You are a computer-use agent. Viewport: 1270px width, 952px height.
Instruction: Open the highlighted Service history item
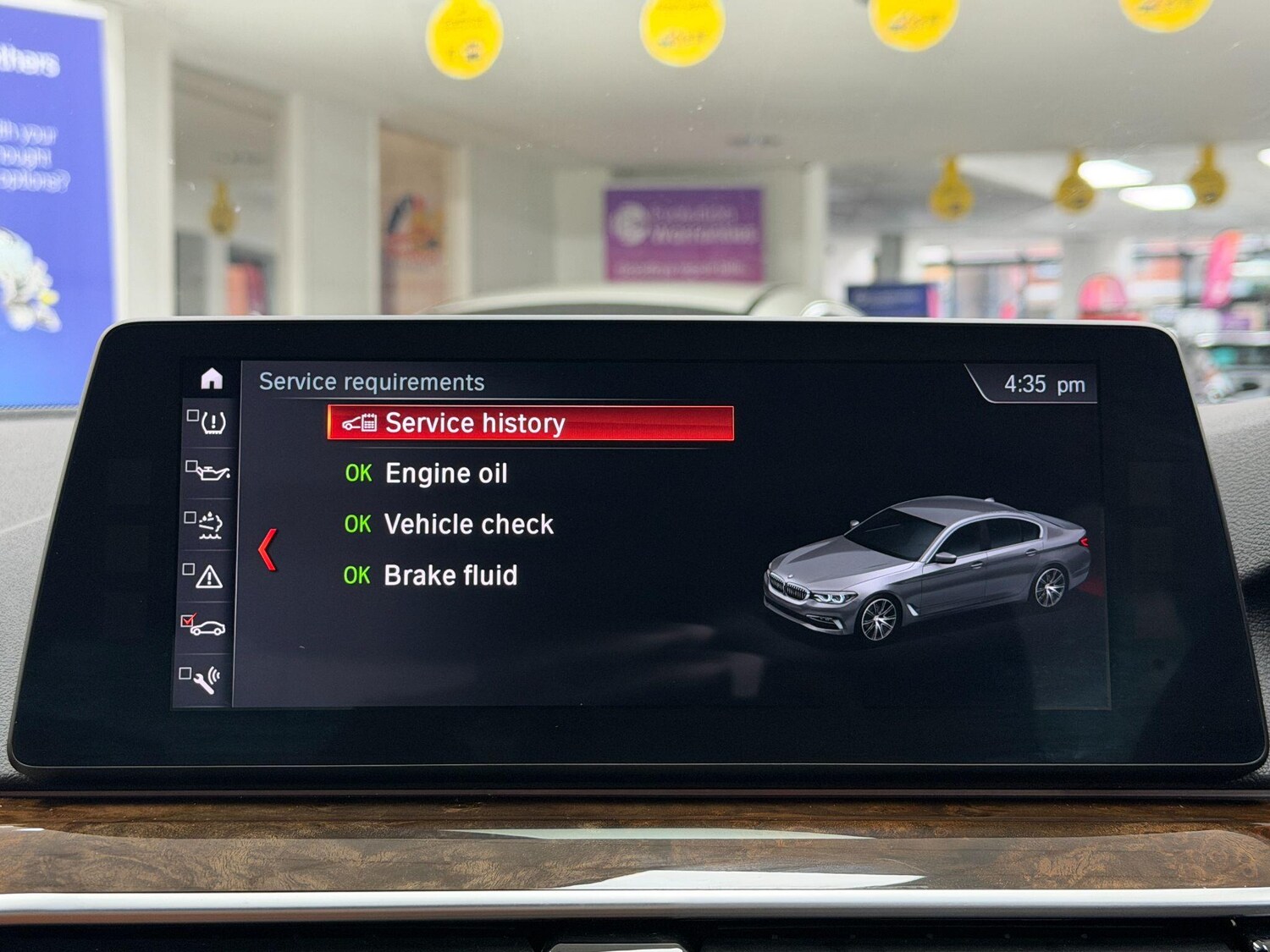474,422
